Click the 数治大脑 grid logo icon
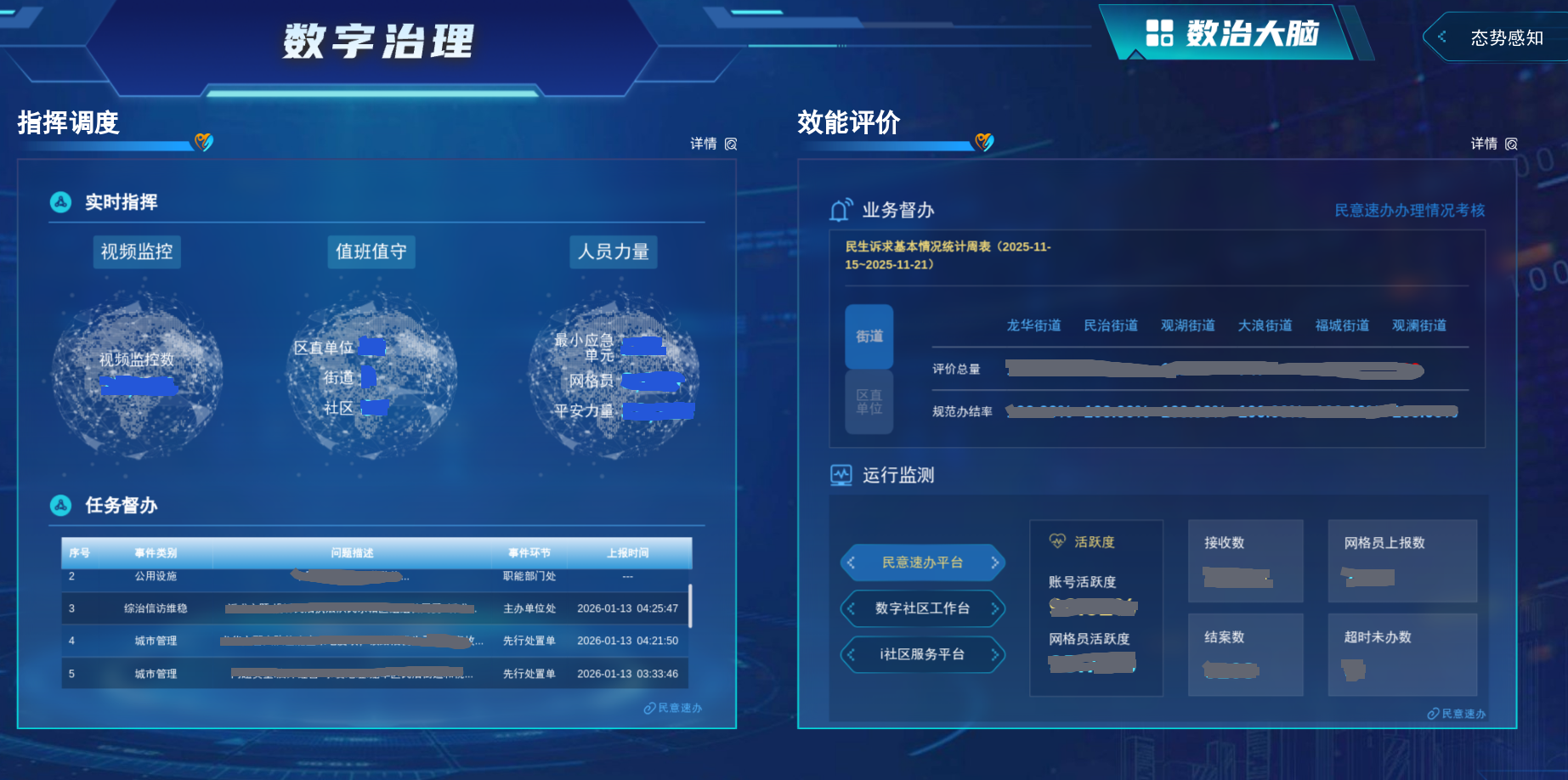Screen dimensions: 1568x780 [x=1159, y=32]
